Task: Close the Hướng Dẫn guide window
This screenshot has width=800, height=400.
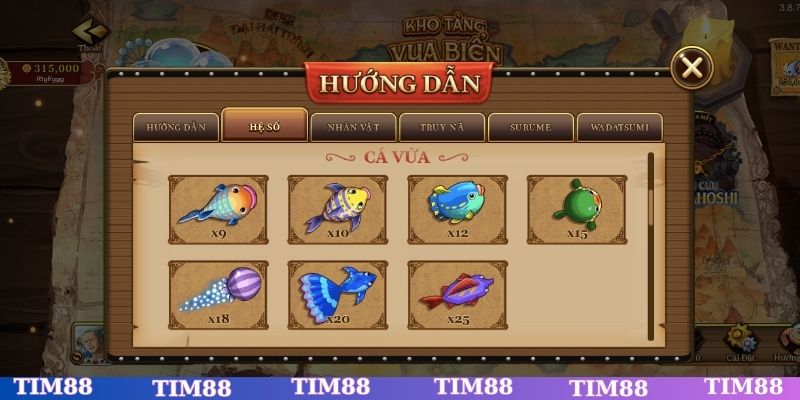Action: point(690,68)
